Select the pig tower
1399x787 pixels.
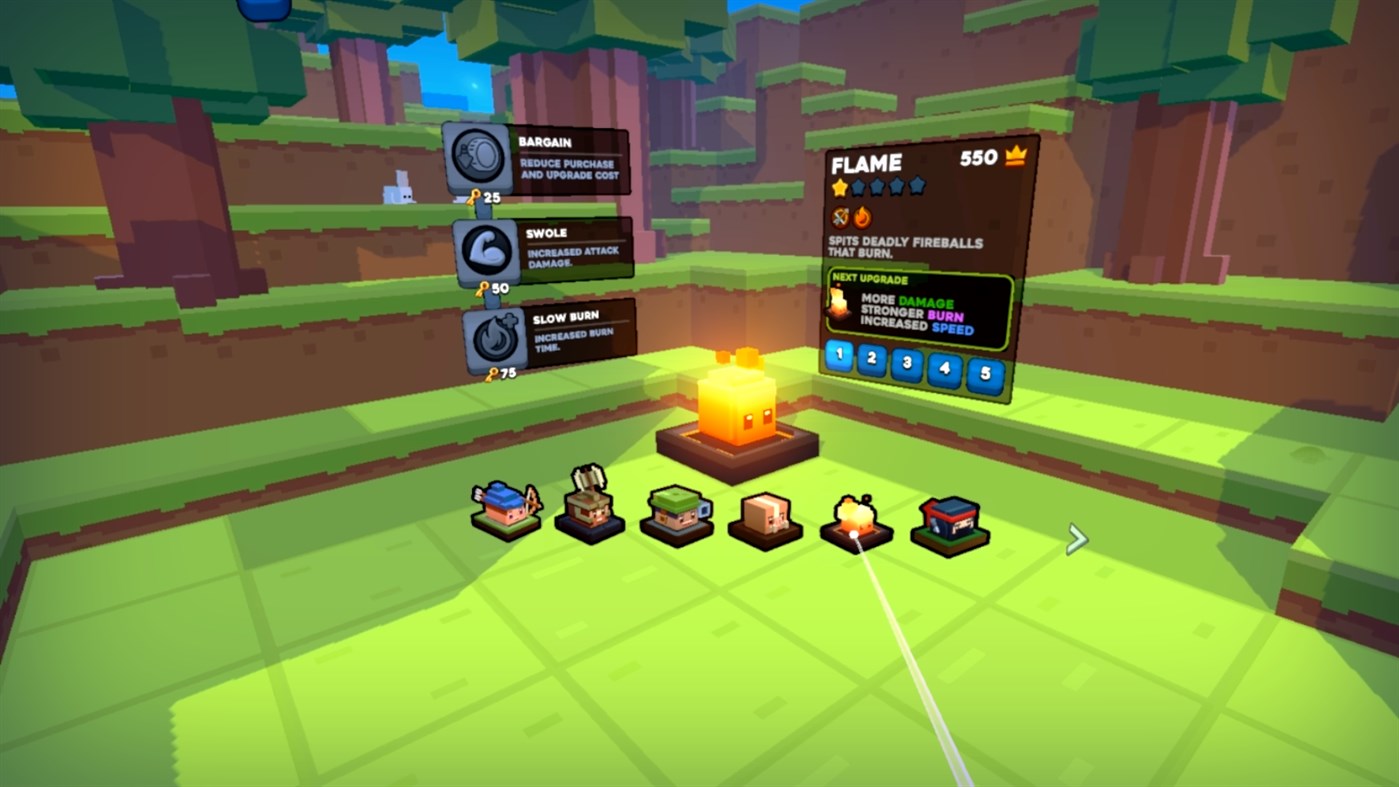[764, 517]
